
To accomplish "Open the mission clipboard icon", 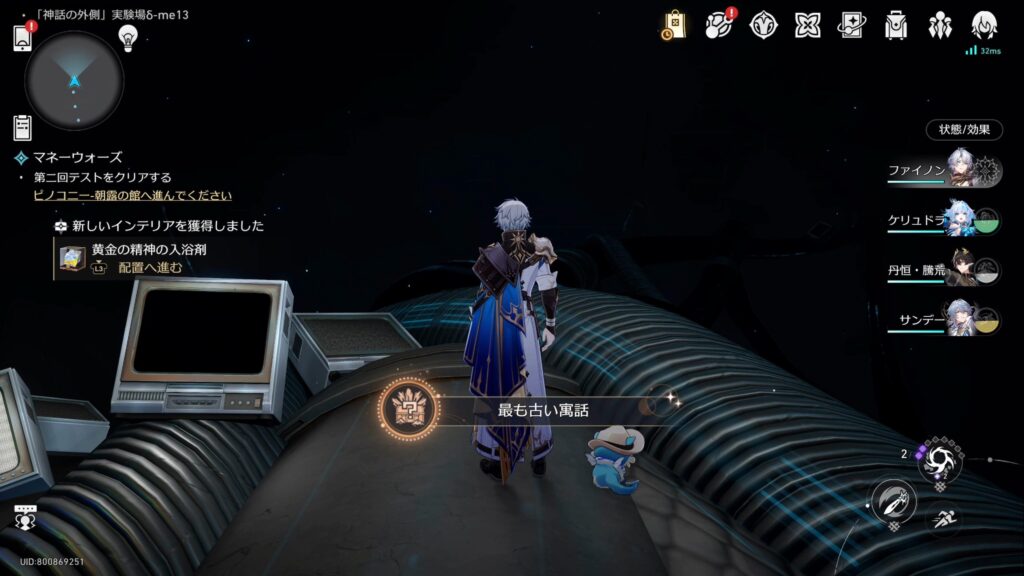I will click(22, 127).
